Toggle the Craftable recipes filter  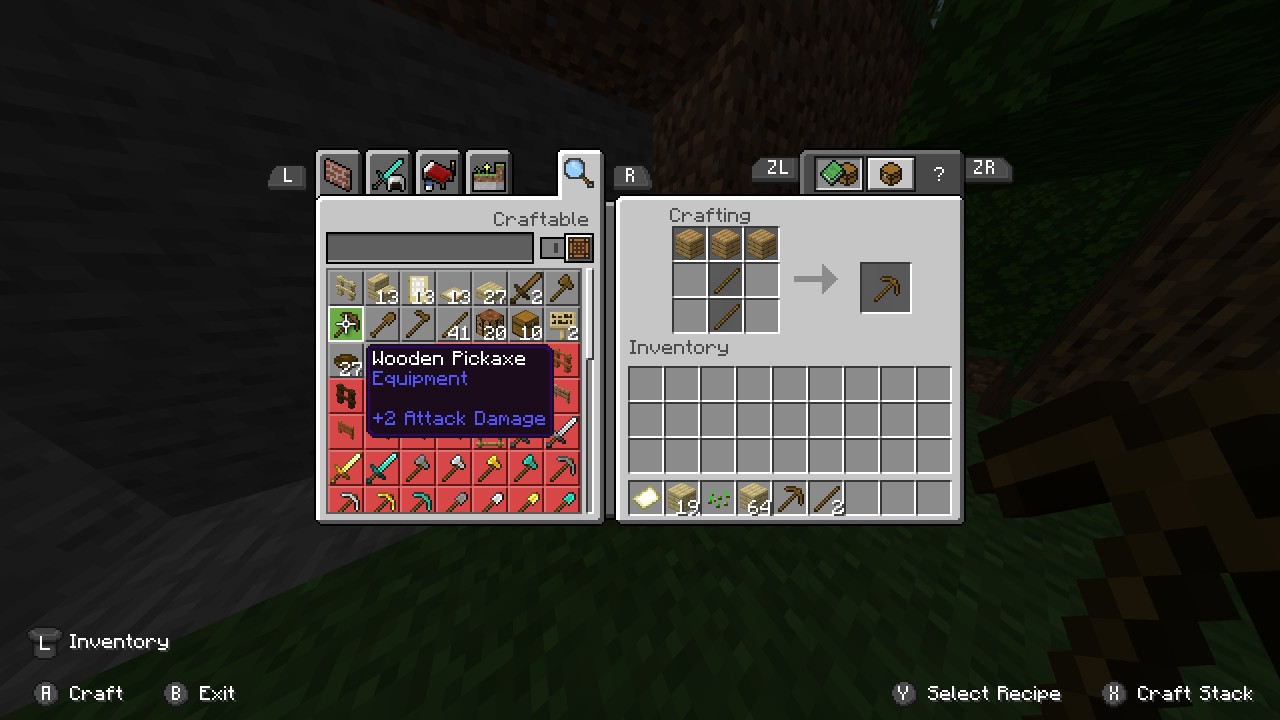(567, 248)
